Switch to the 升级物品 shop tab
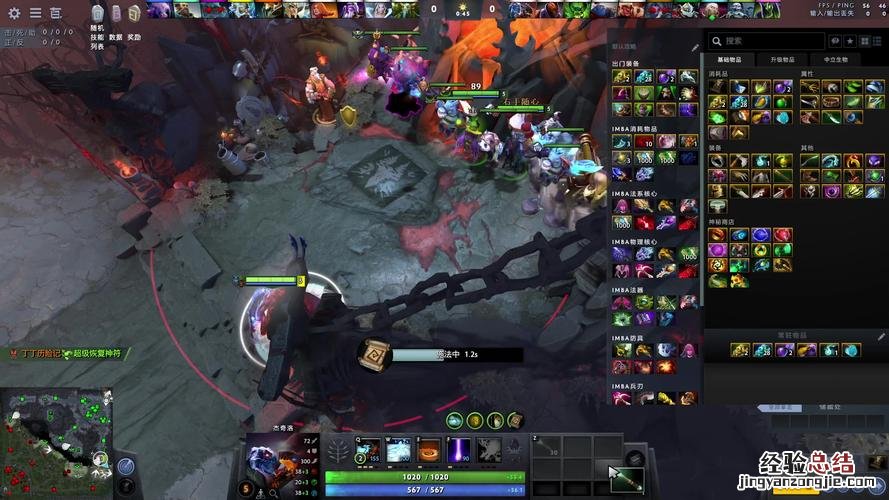This screenshot has height=500, width=889. click(783, 60)
